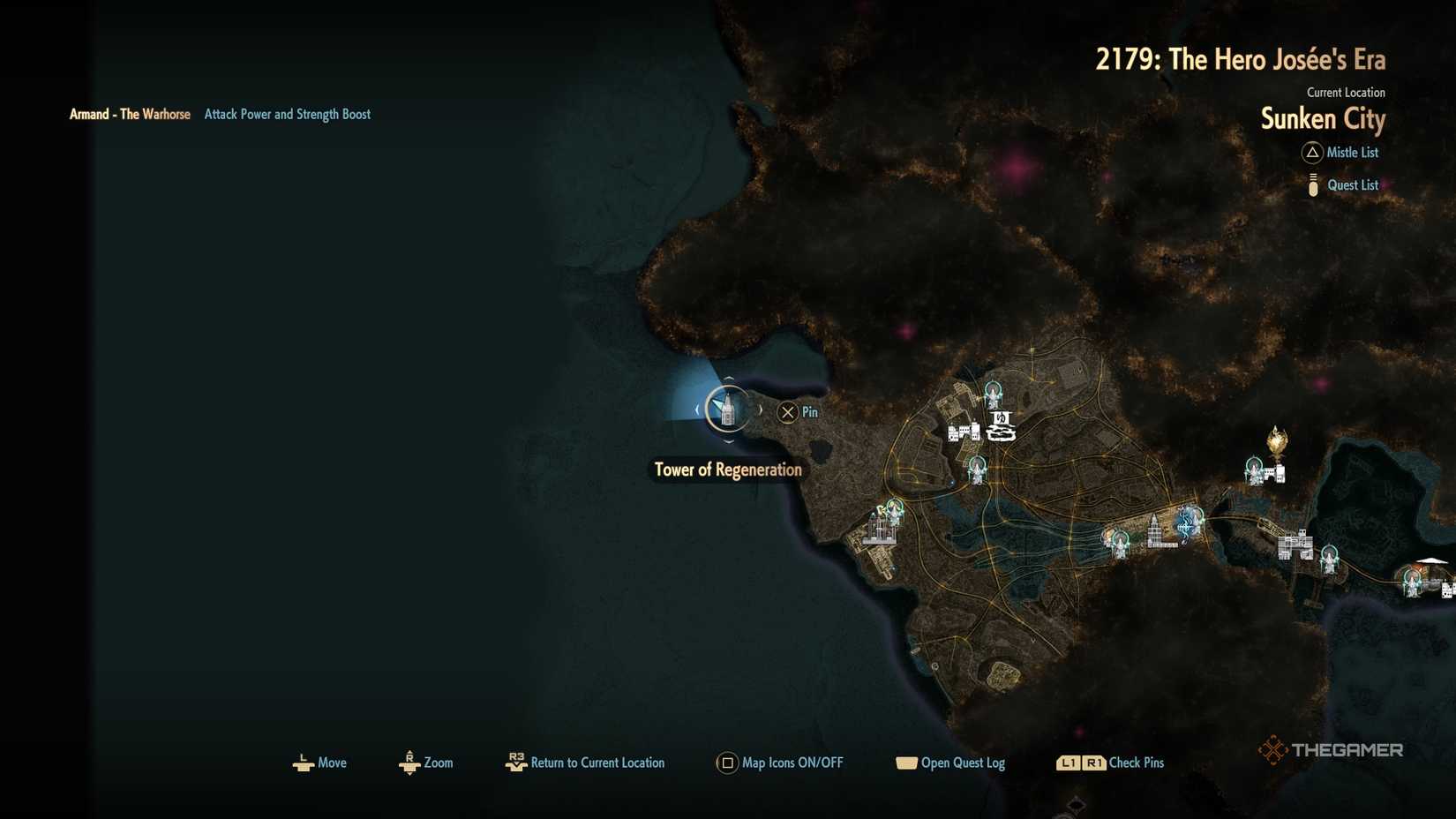Select the Armand - The Warhorse entry
The height and width of the screenshot is (819, 1456).
click(130, 114)
